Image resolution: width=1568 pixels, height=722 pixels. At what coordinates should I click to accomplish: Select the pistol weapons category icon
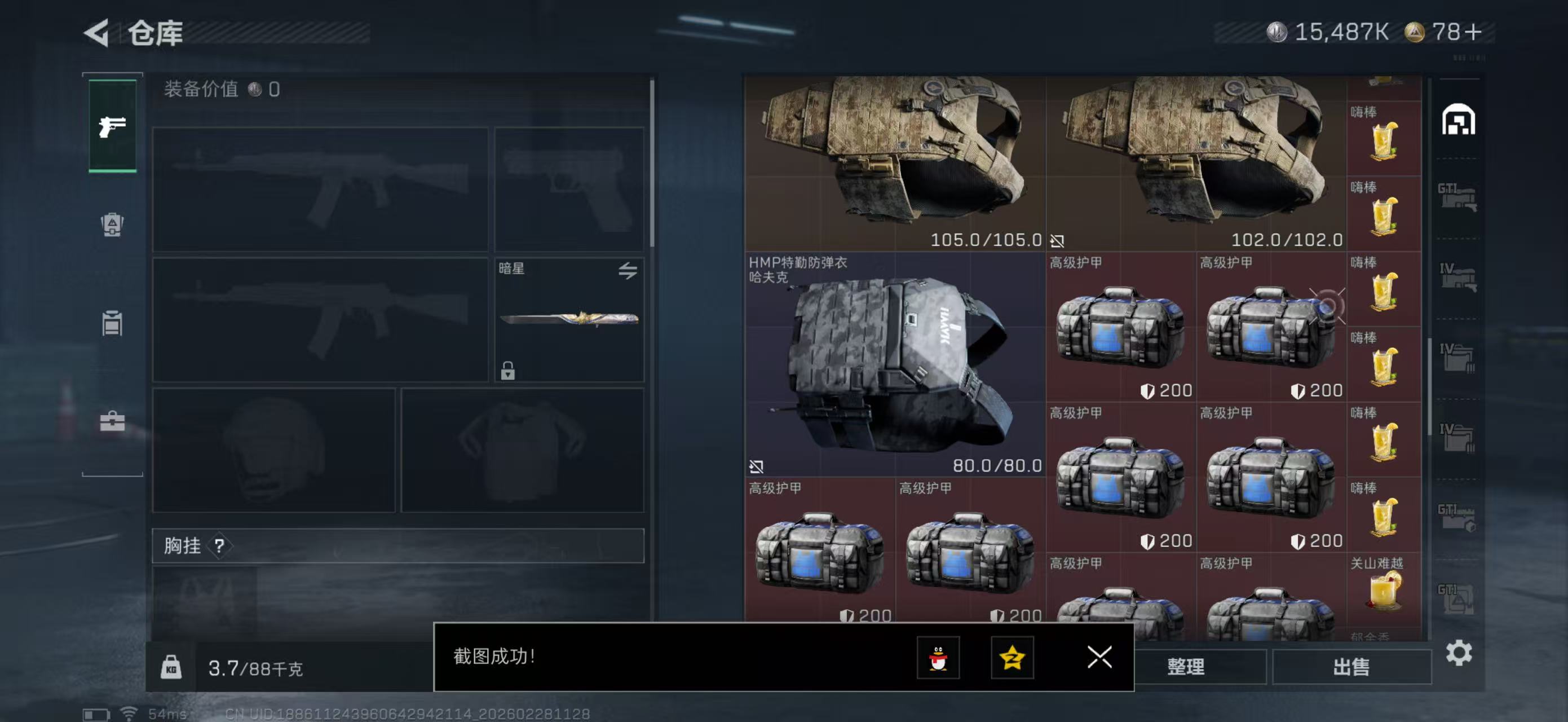tap(112, 125)
